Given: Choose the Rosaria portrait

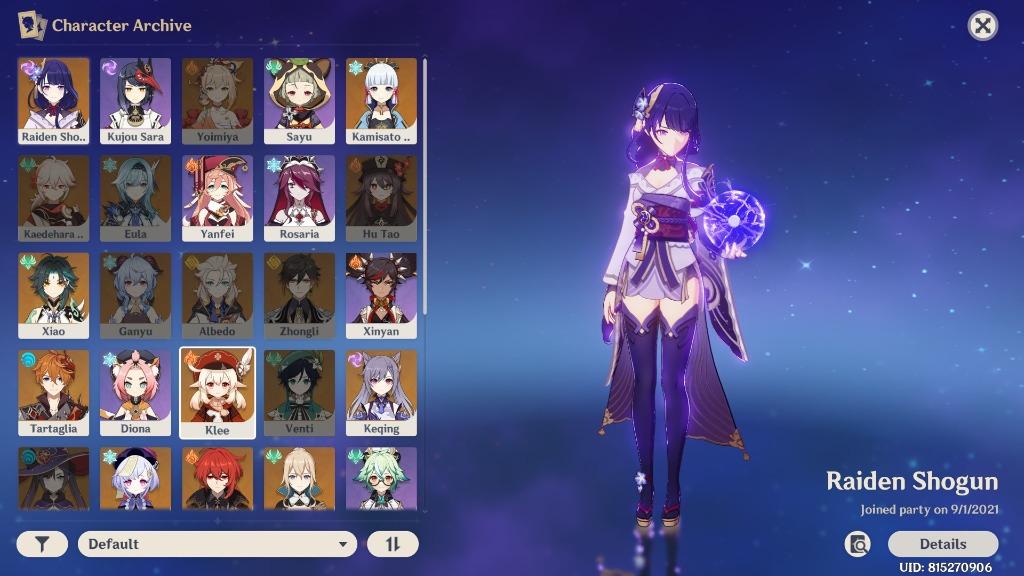Looking at the screenshot, I should 299,197.
